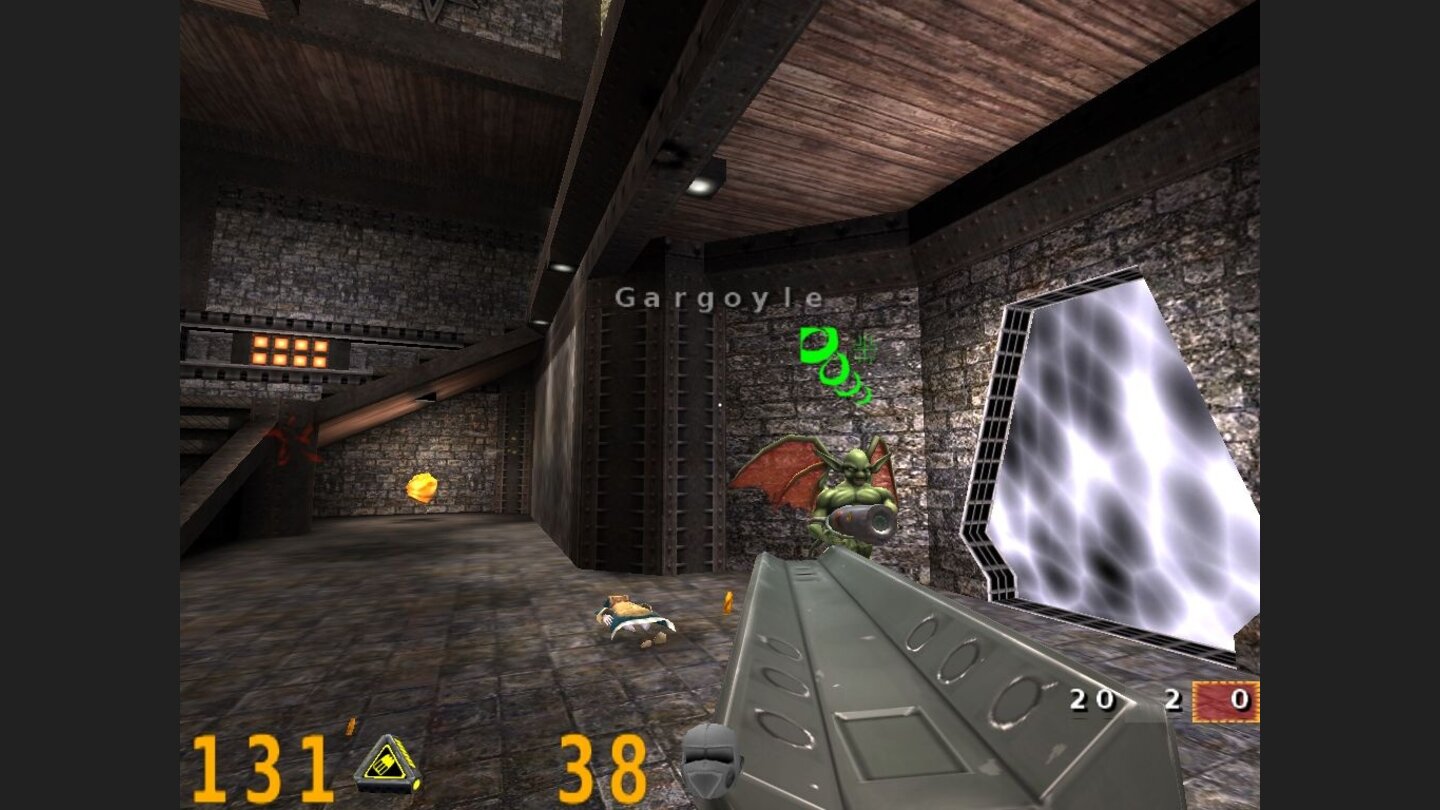The width and height of the screenshot is (1440, 810).
Task: Click the green Quake symbol above the gargoyle
Action: 816,347
